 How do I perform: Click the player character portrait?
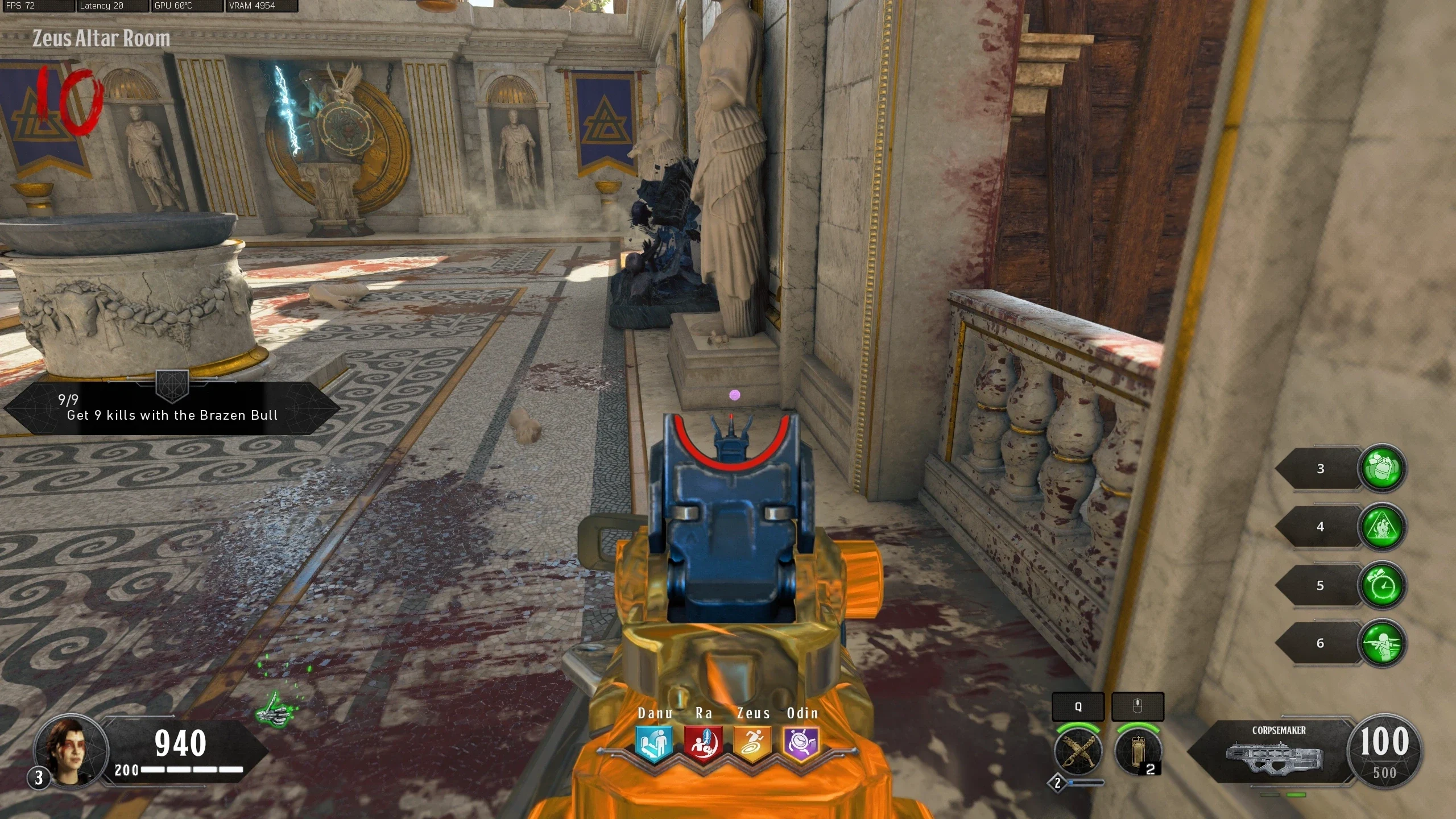click(71, 751)
